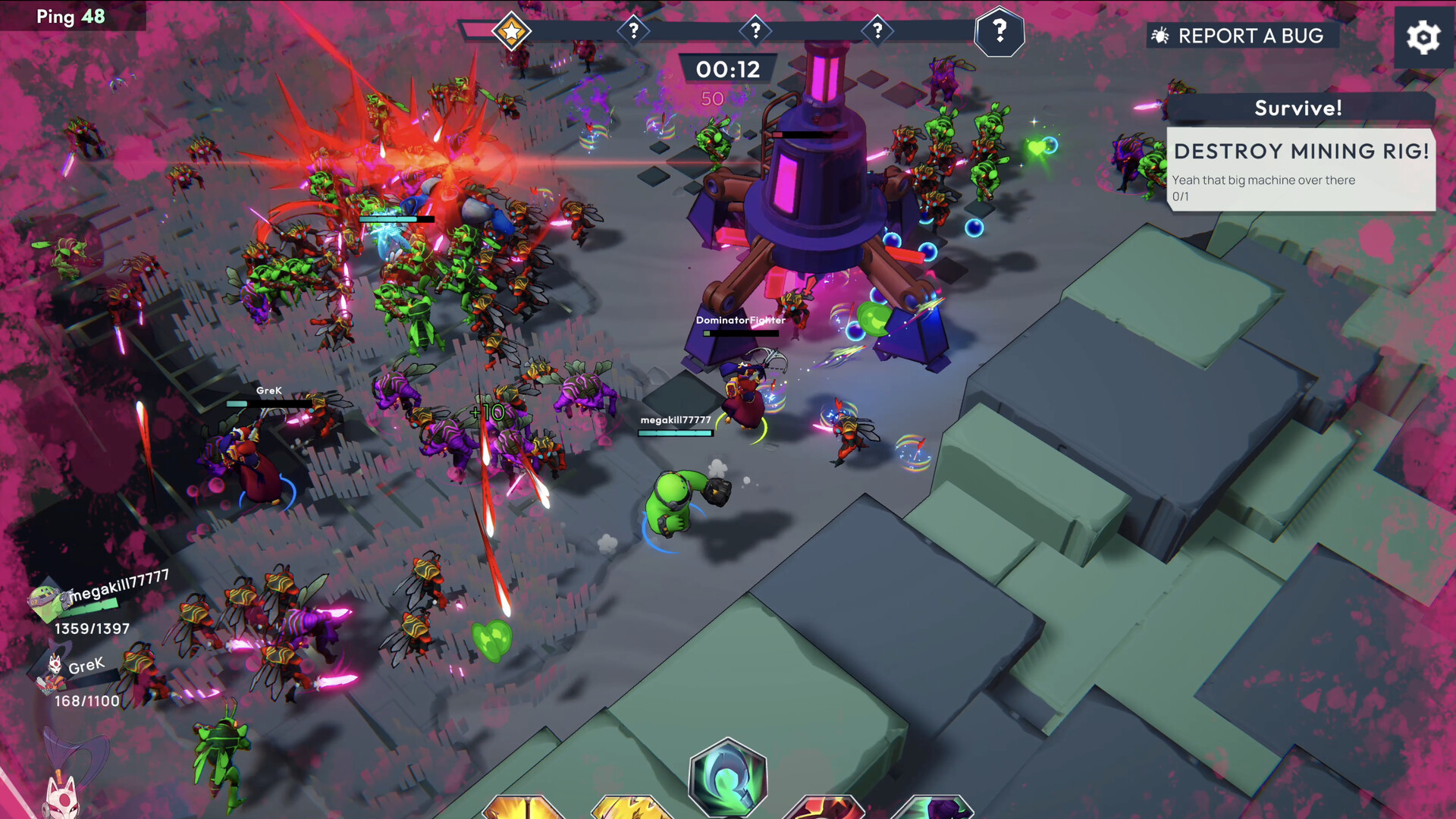The width and height of the screenshot is (1456, 819).
Task: Click the Survive! objective header
Action: point(1298,108)
